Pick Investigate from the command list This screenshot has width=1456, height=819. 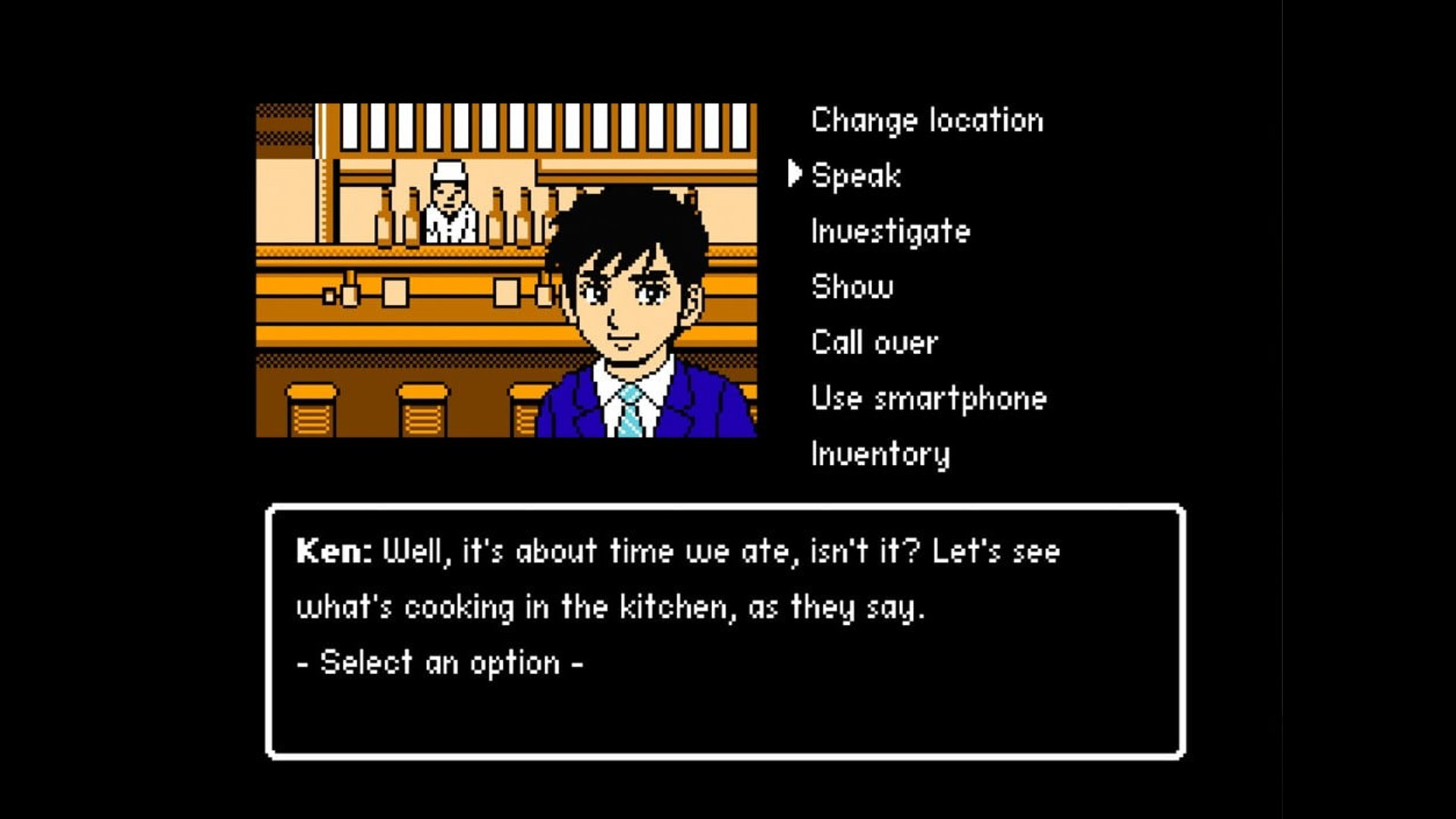click(x=890, y=231)
